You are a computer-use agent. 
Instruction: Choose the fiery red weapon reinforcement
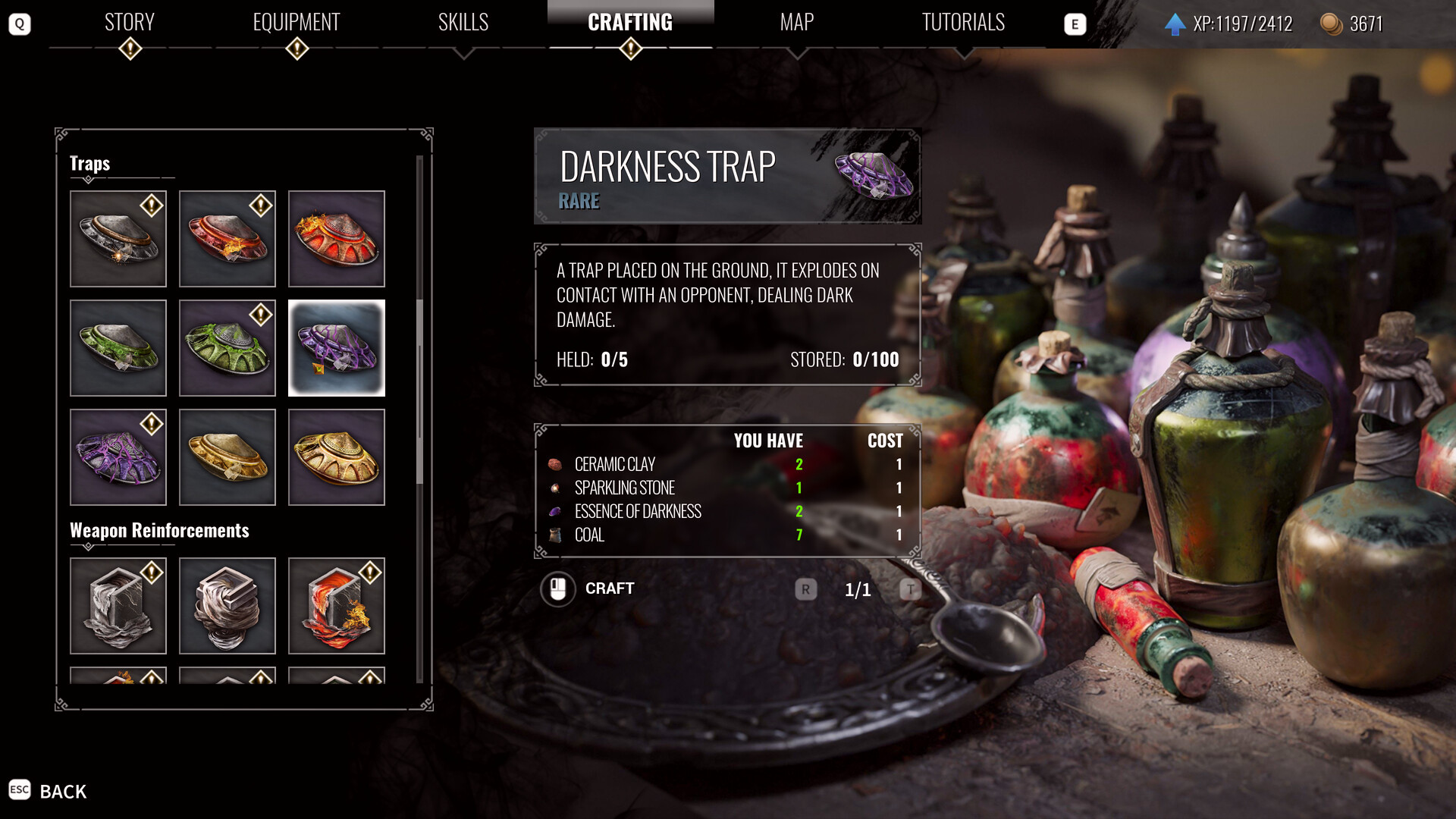[x=337, y=606]
